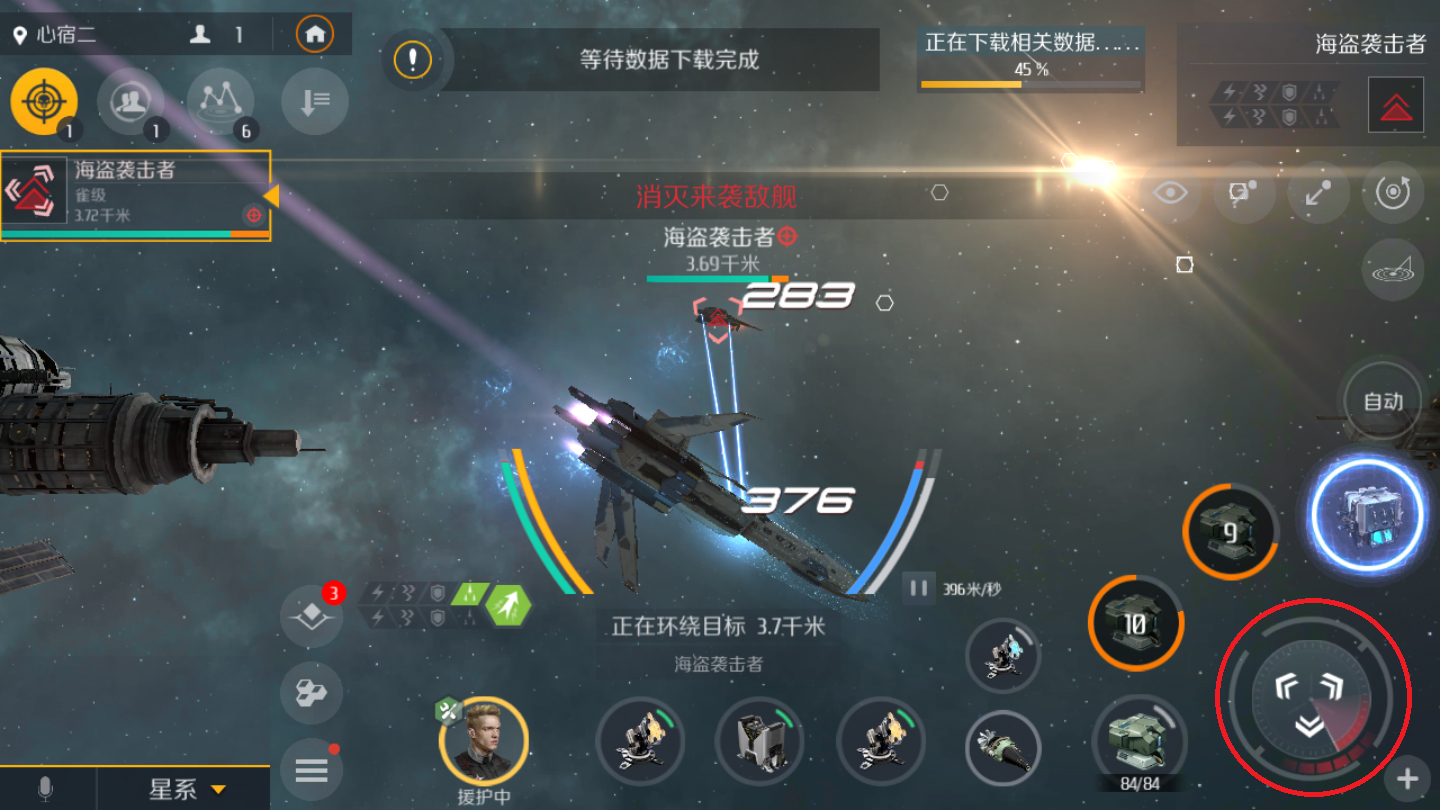Image resolution: width=1440 pixels, height=810 pixels.
Task: Toggle the overview eye icon
Action: [1170, 193]
